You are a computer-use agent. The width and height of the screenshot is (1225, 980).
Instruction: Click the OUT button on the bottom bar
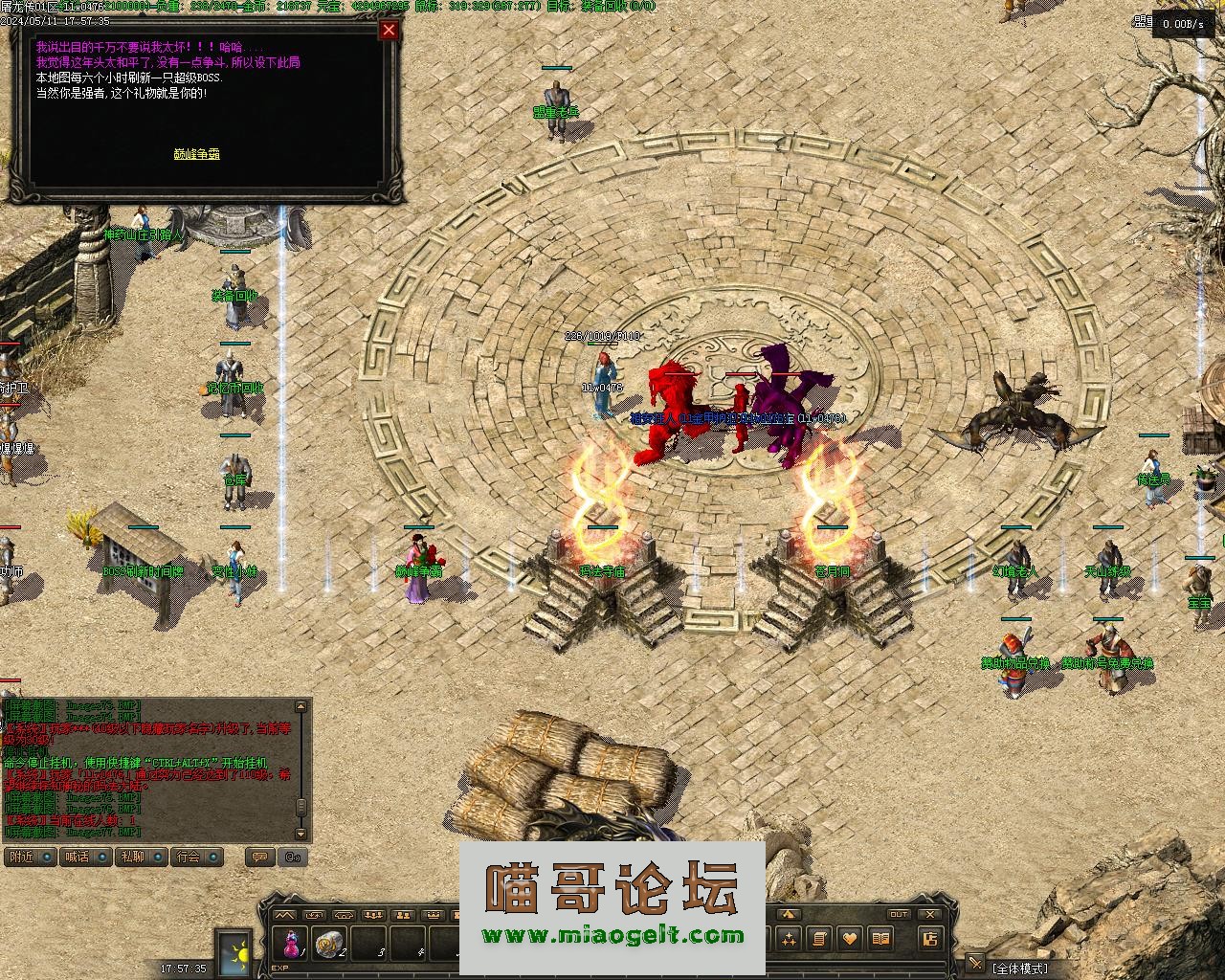coord(898,915)
